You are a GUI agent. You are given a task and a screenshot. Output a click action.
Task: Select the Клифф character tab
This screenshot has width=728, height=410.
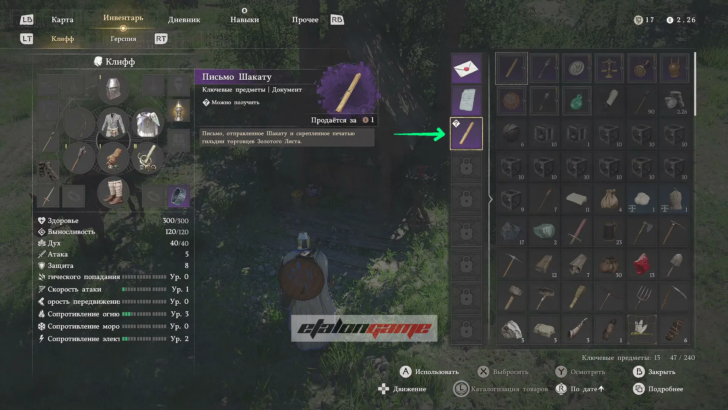[x=63, y=38]
